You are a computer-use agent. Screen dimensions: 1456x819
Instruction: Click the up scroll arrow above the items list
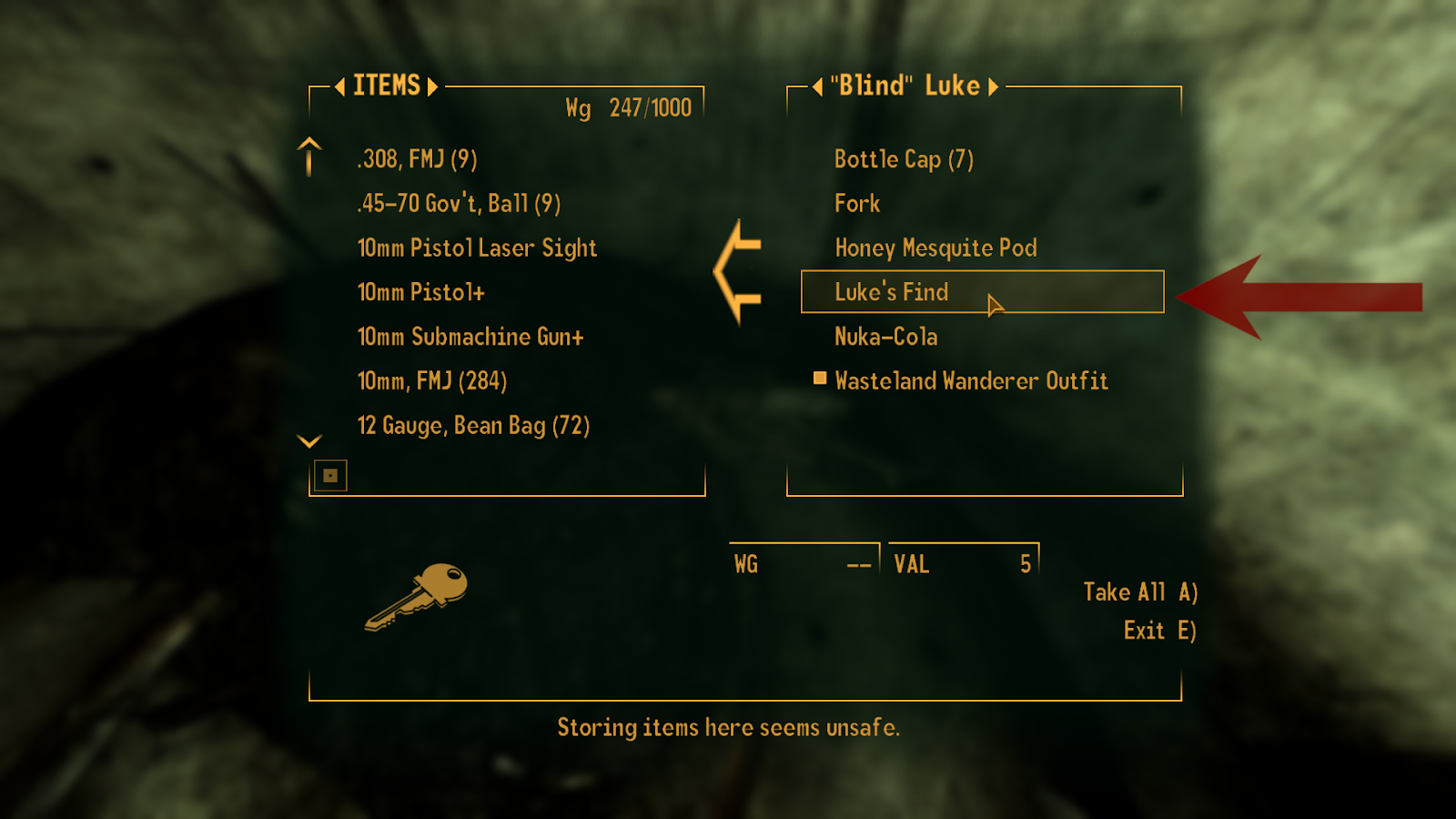click(x=308, y=157)
